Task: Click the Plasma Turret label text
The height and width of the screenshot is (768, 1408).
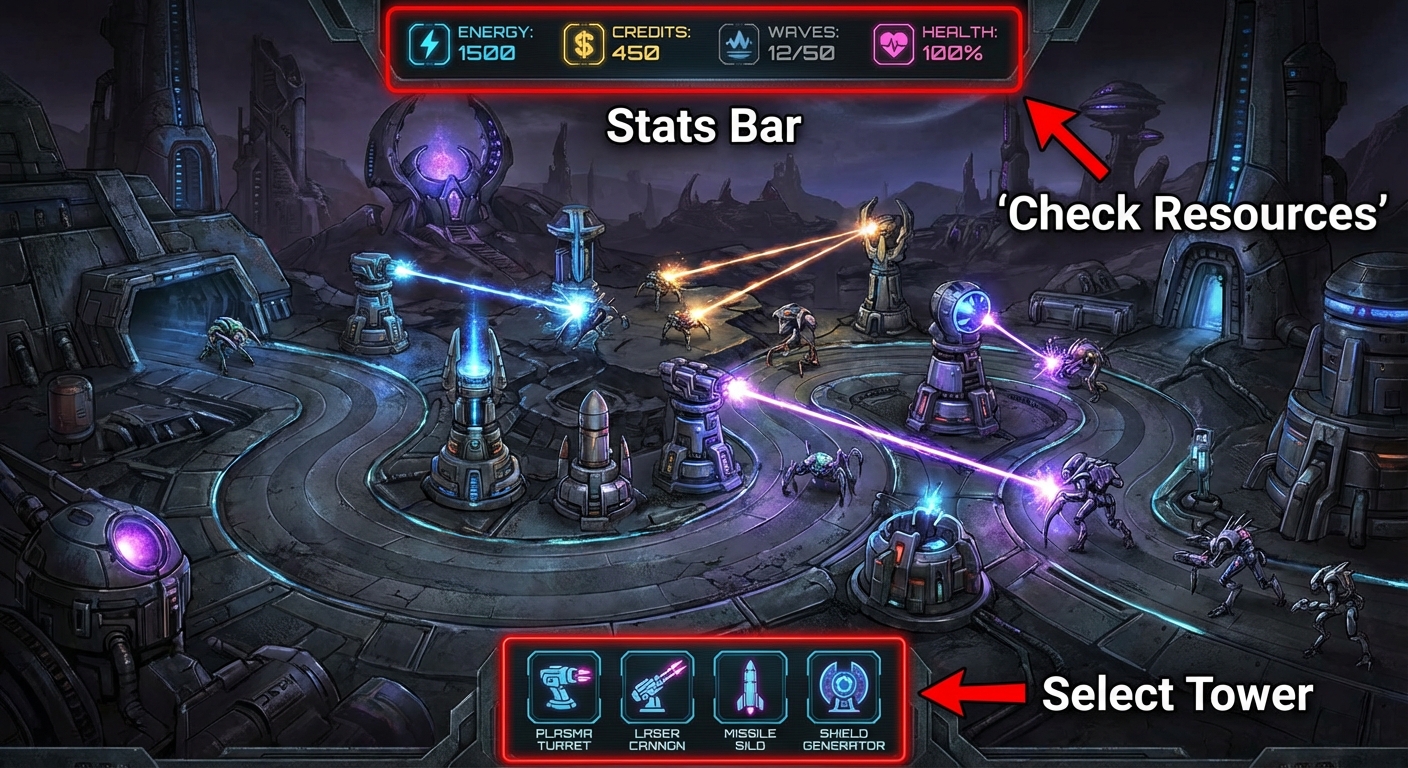Action: pyautogui.click(x=566, y=740)
